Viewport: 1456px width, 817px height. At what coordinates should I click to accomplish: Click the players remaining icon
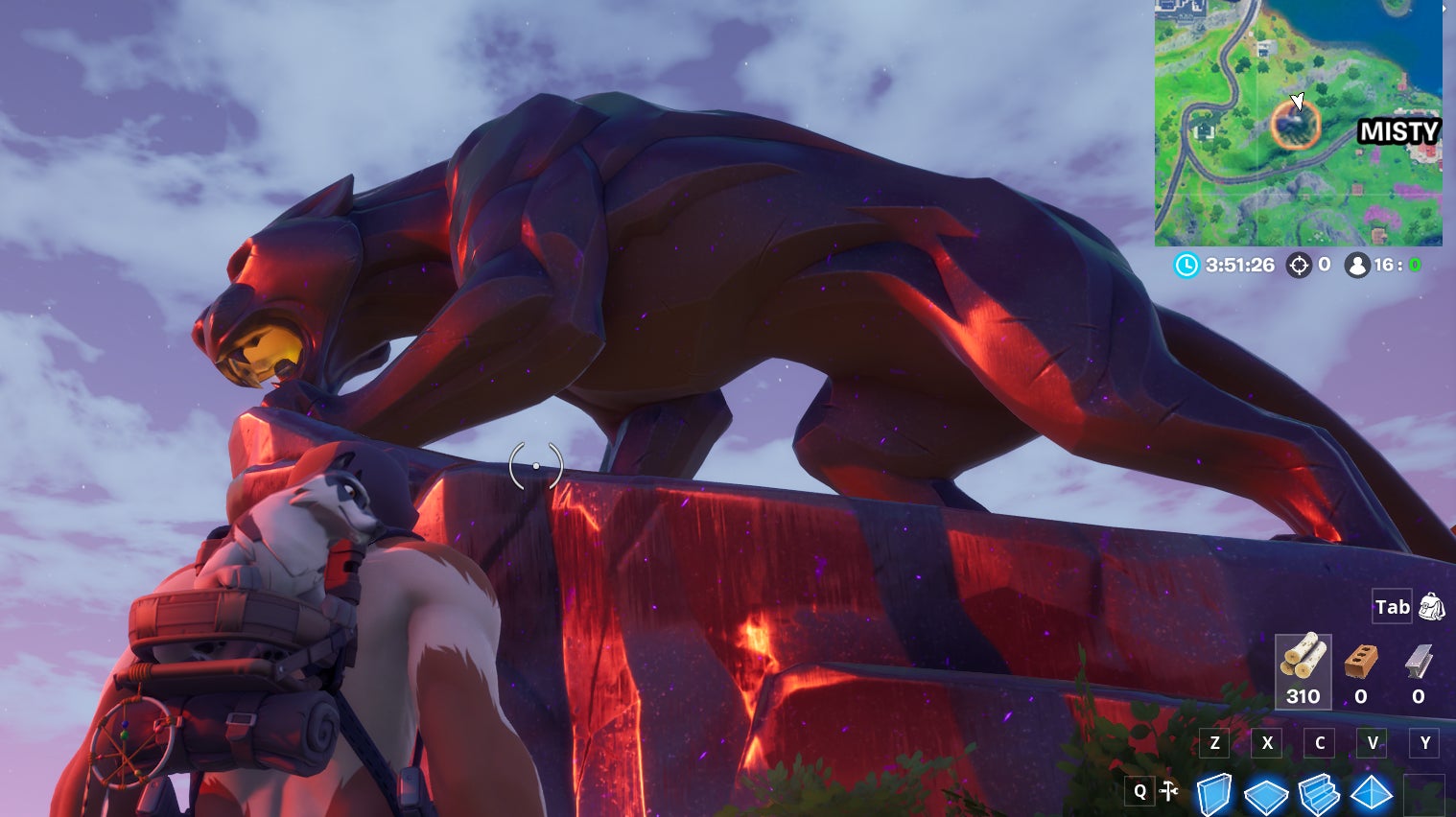[x=1357, y=266]
